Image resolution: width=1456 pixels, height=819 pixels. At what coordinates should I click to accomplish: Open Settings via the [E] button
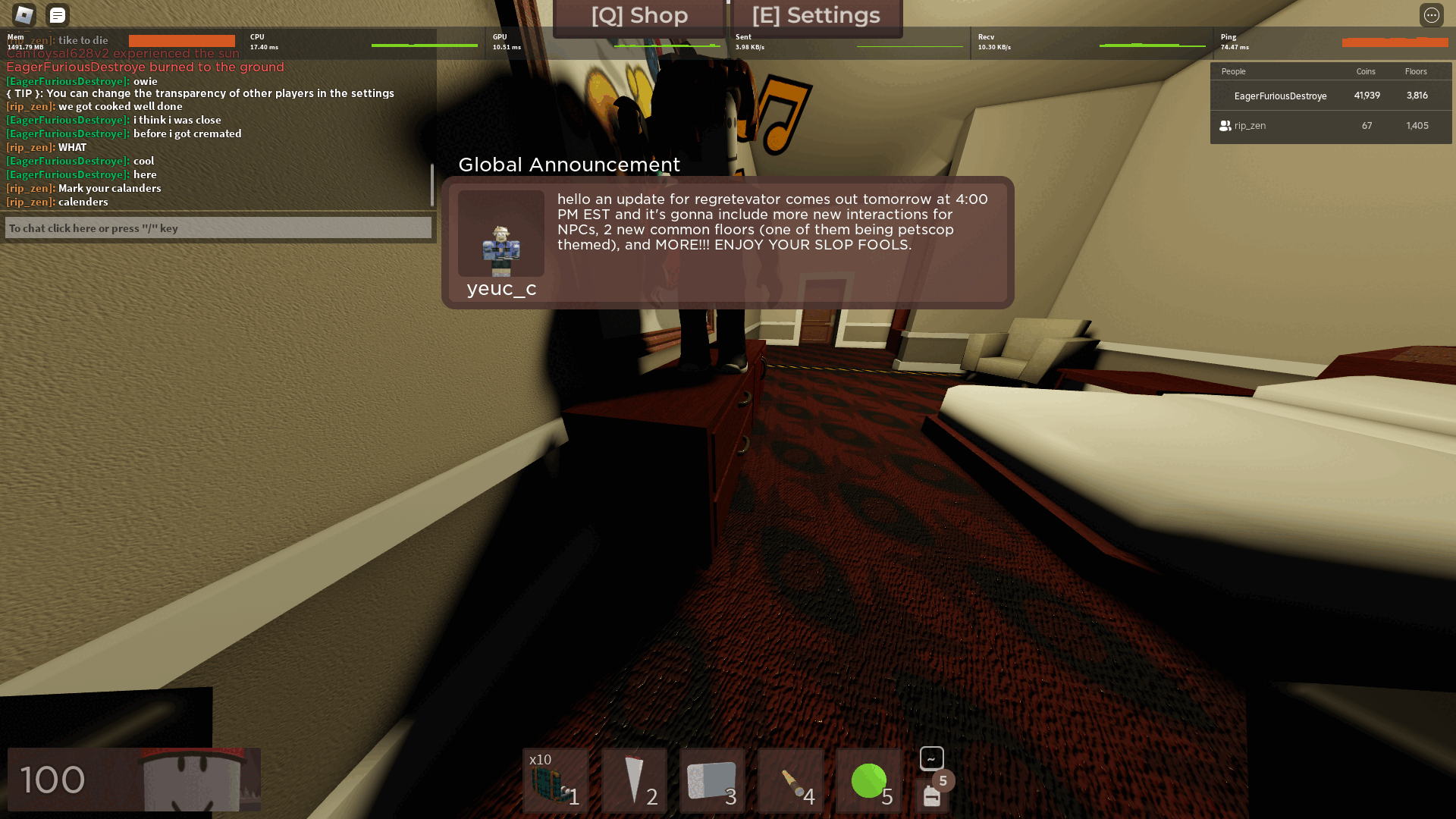tap(815, 15)
